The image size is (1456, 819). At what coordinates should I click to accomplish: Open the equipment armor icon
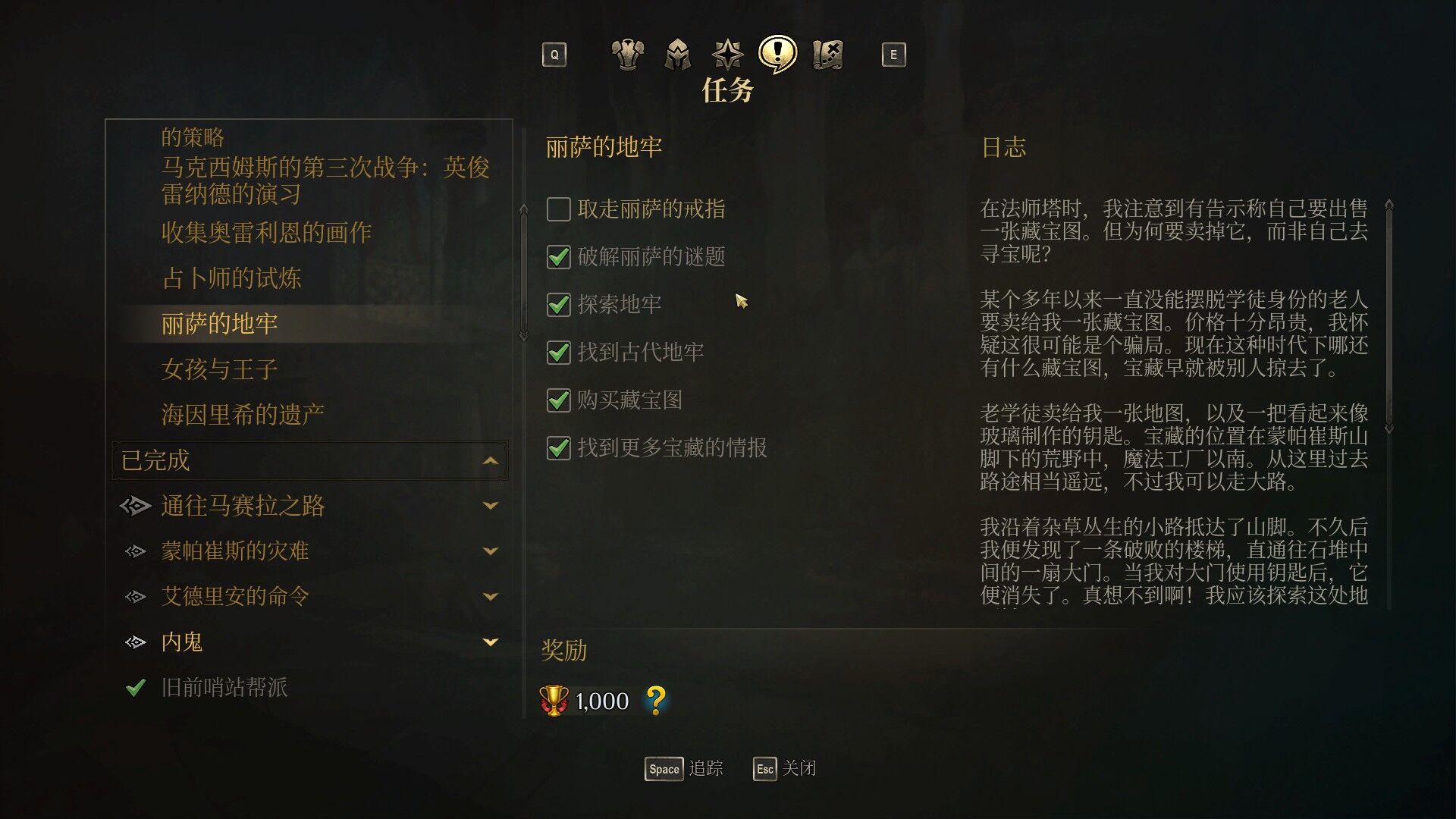[x=626, y=54]
